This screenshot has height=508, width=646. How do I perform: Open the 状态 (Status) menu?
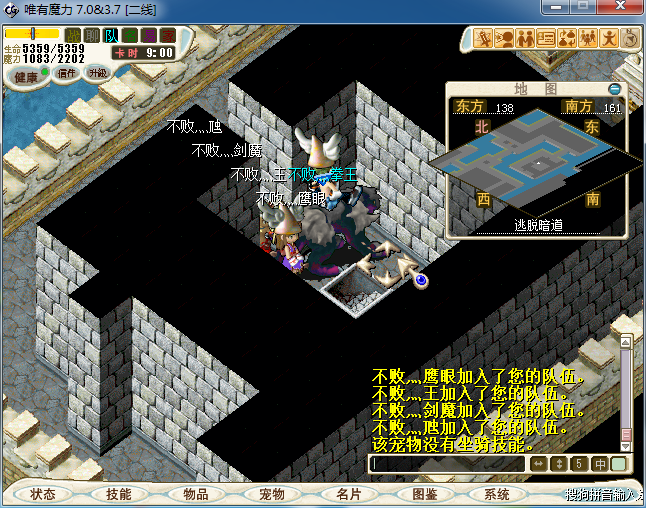(x=42, y=494)
